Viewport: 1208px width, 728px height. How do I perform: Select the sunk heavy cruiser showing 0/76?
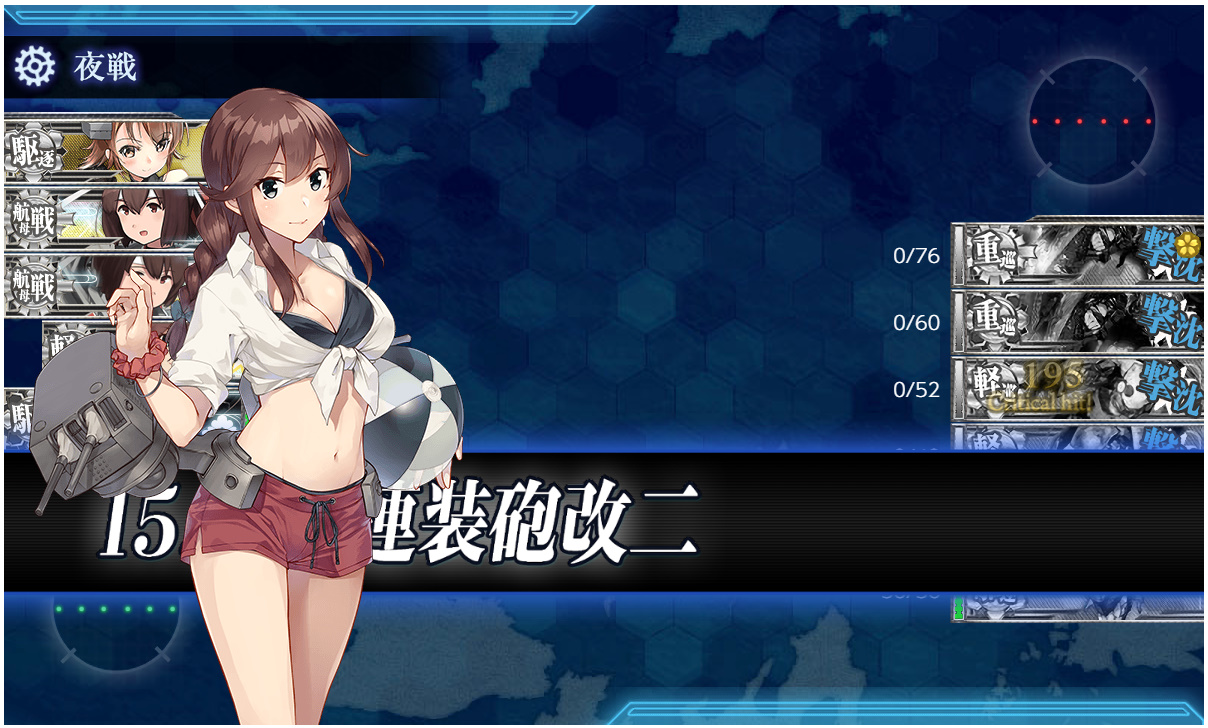tap(1077, 255)
